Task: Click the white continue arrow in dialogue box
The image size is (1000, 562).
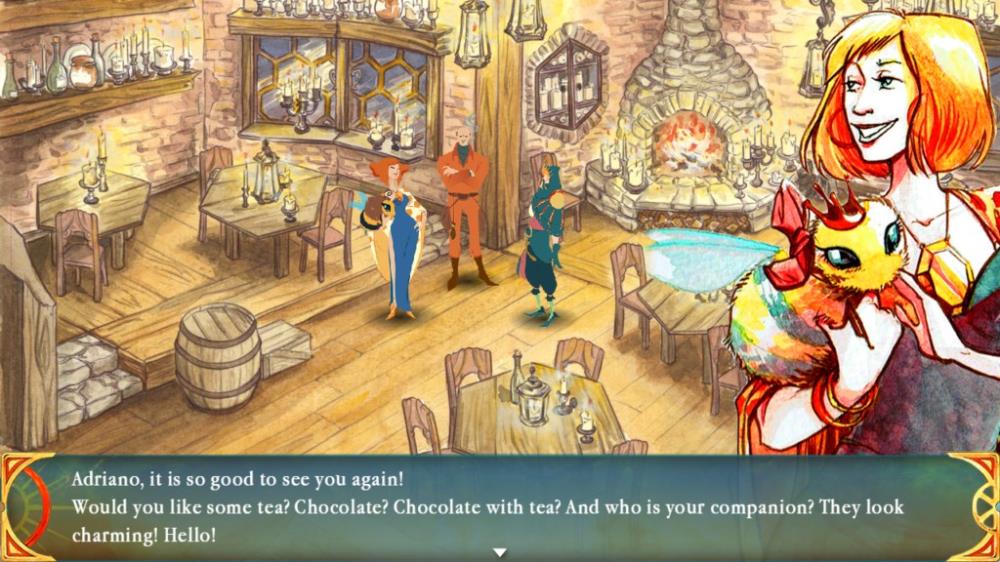Action: pyautogui.click(x=500, y=552)
